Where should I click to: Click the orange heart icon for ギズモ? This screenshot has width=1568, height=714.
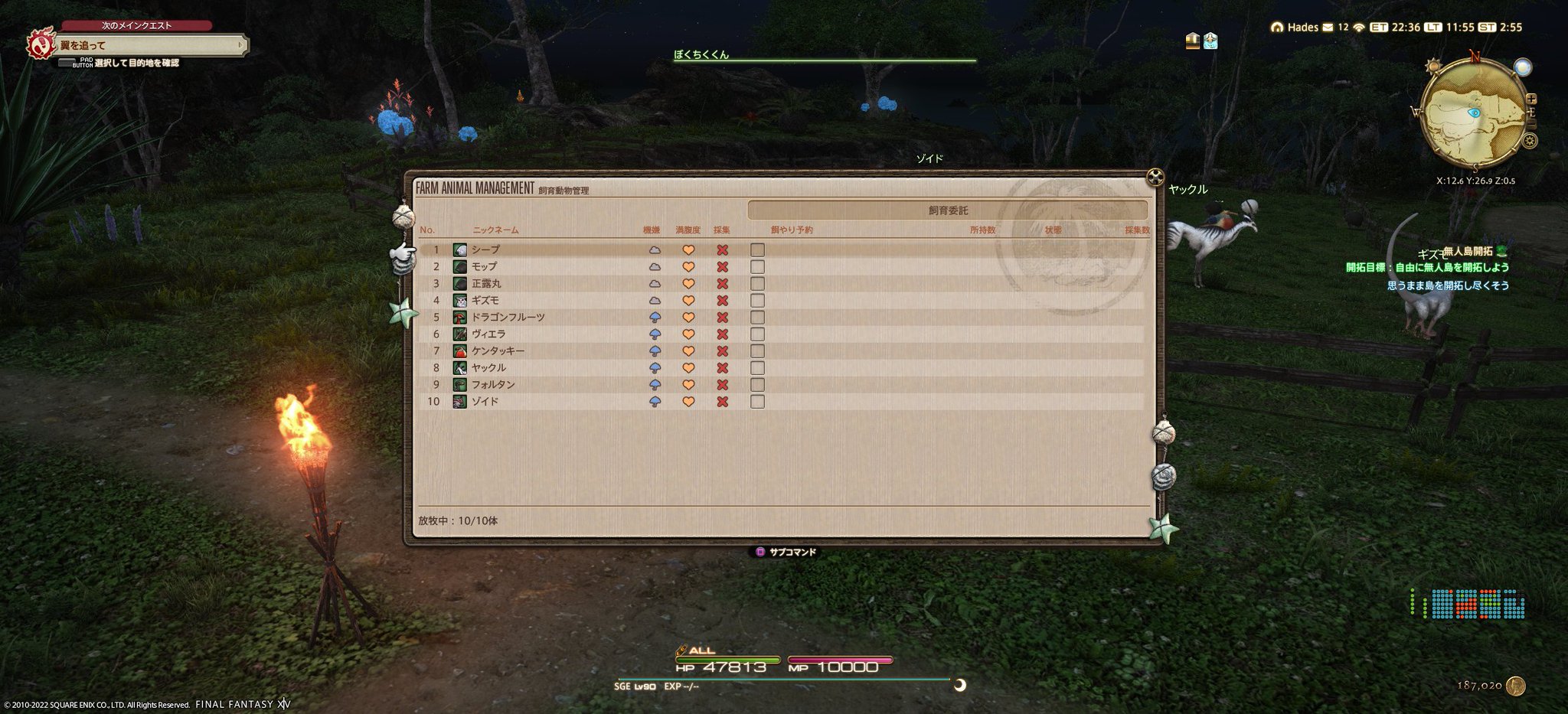(x=688, y=300)
